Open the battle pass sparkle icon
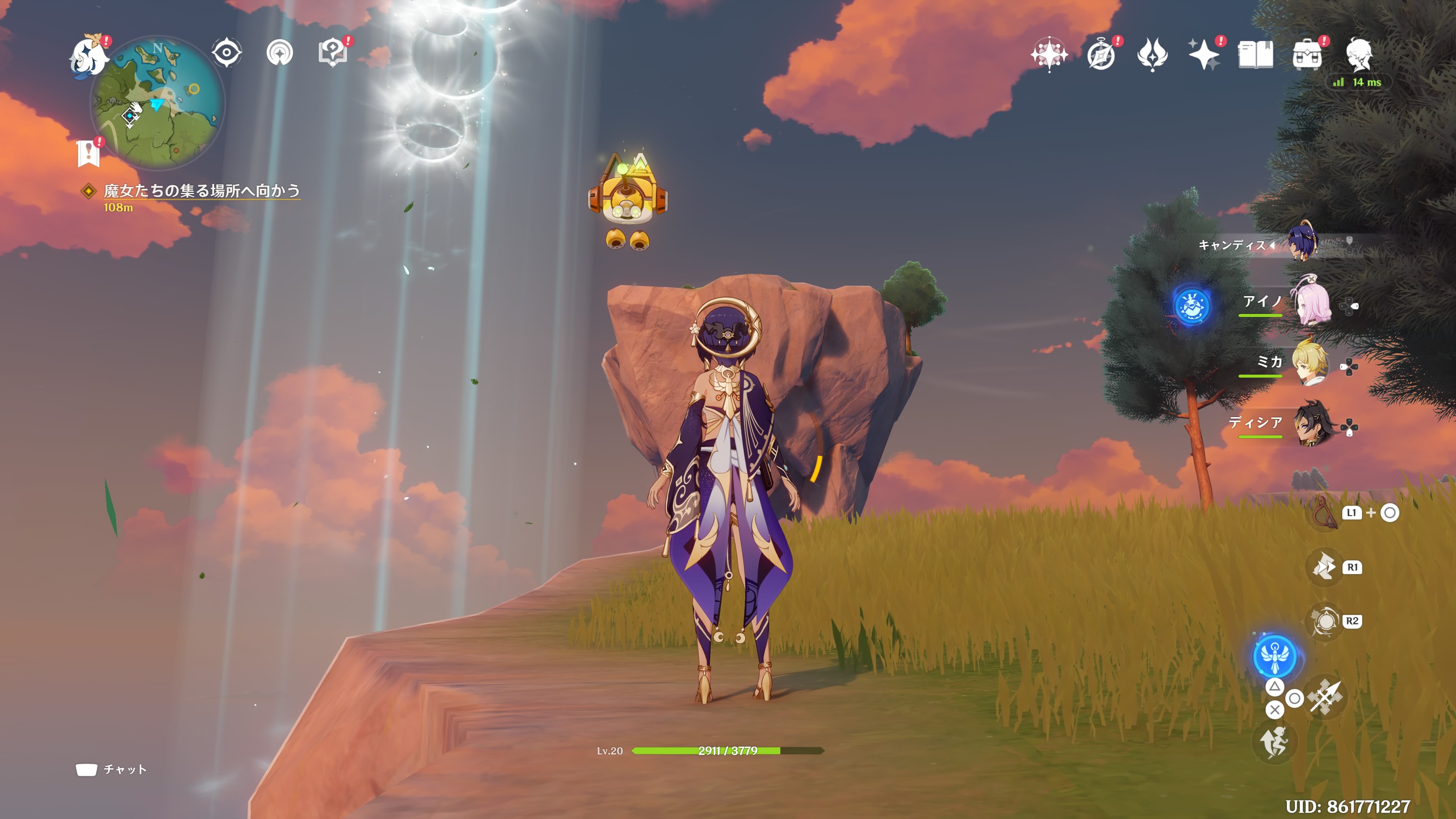The height and width of the screenshot is (819, 1456). pyautogui.click(x=1204, y=55)
